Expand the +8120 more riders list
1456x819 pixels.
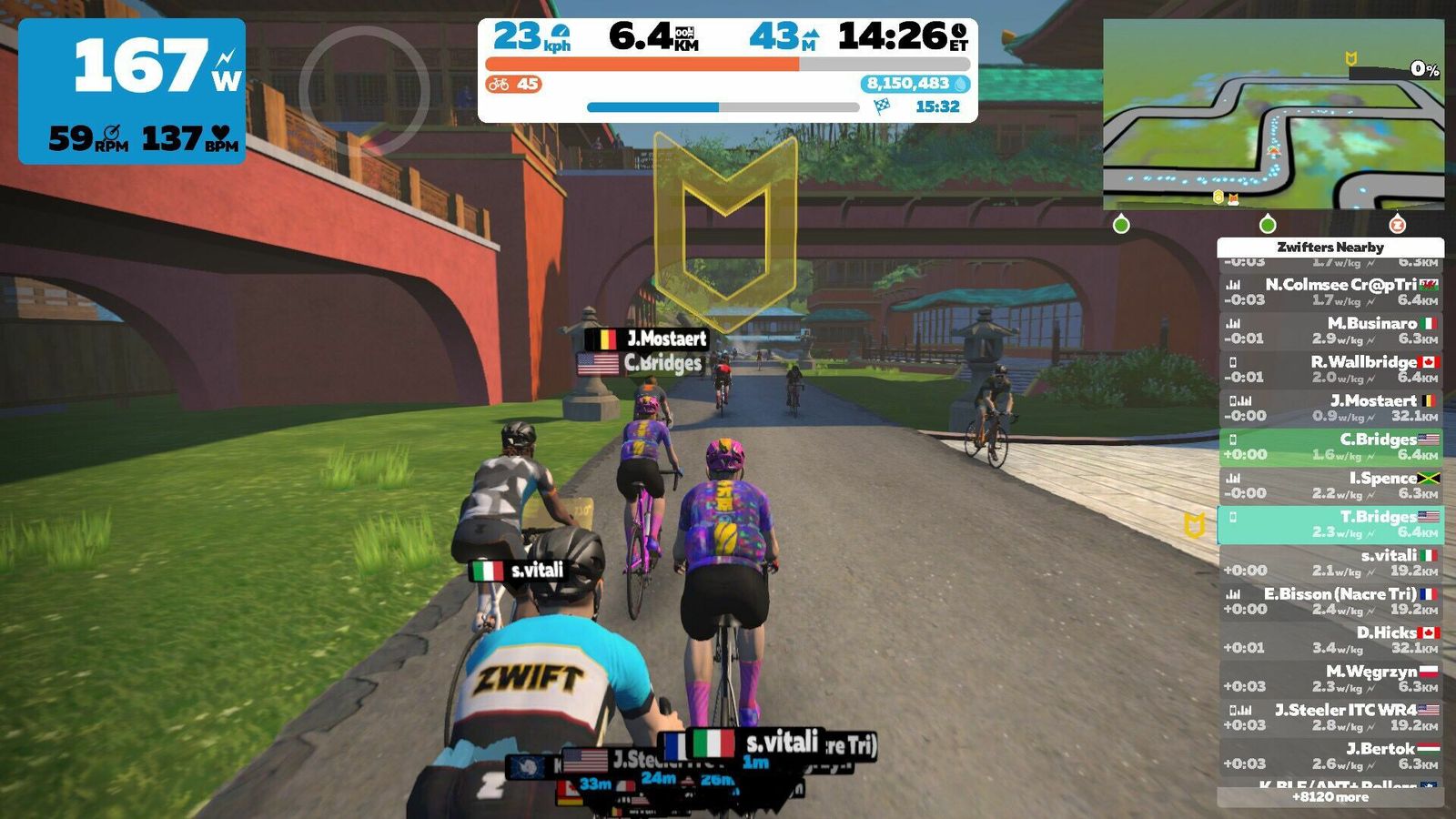click(x=1330, y=797)
